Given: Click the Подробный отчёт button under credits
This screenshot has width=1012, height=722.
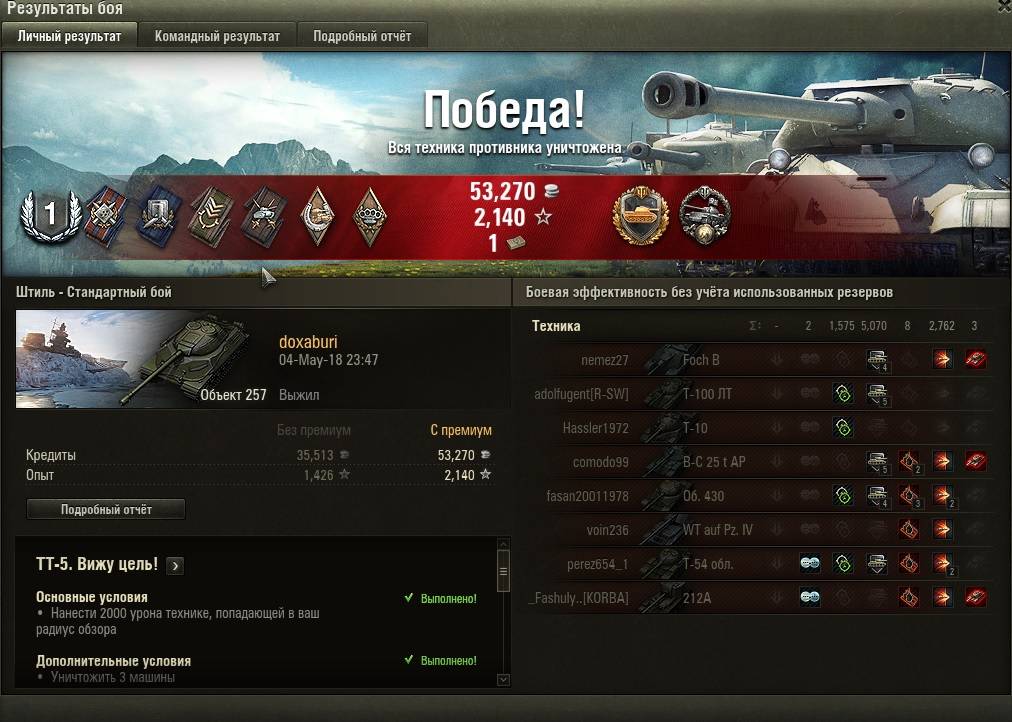Looking at the screenshot, I should point(106,509).
